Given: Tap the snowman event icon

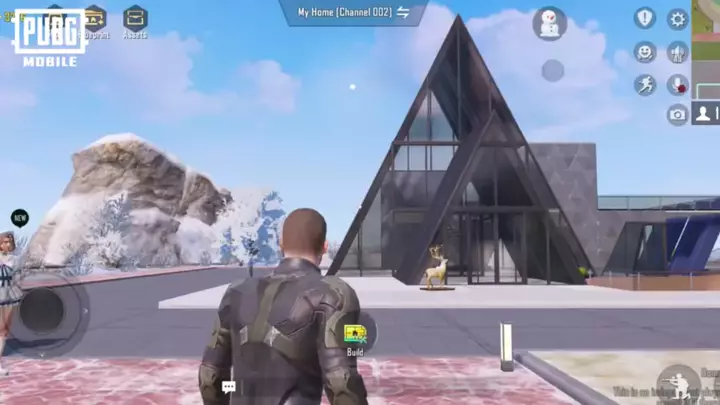Looking at the screenshot, I should pyautogui.click(x=549, y=22).
